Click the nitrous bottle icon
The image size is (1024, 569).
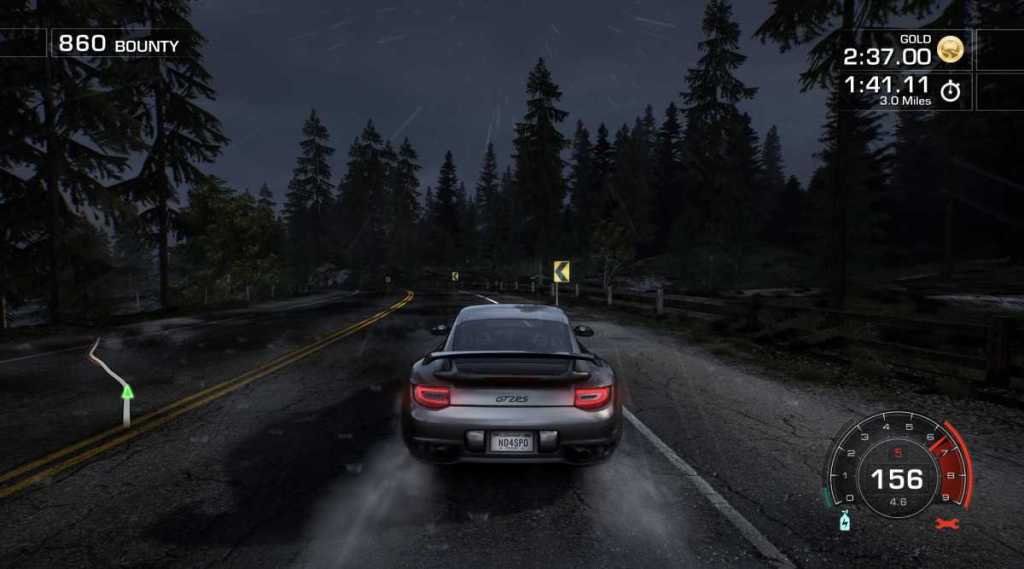[844, 522]
